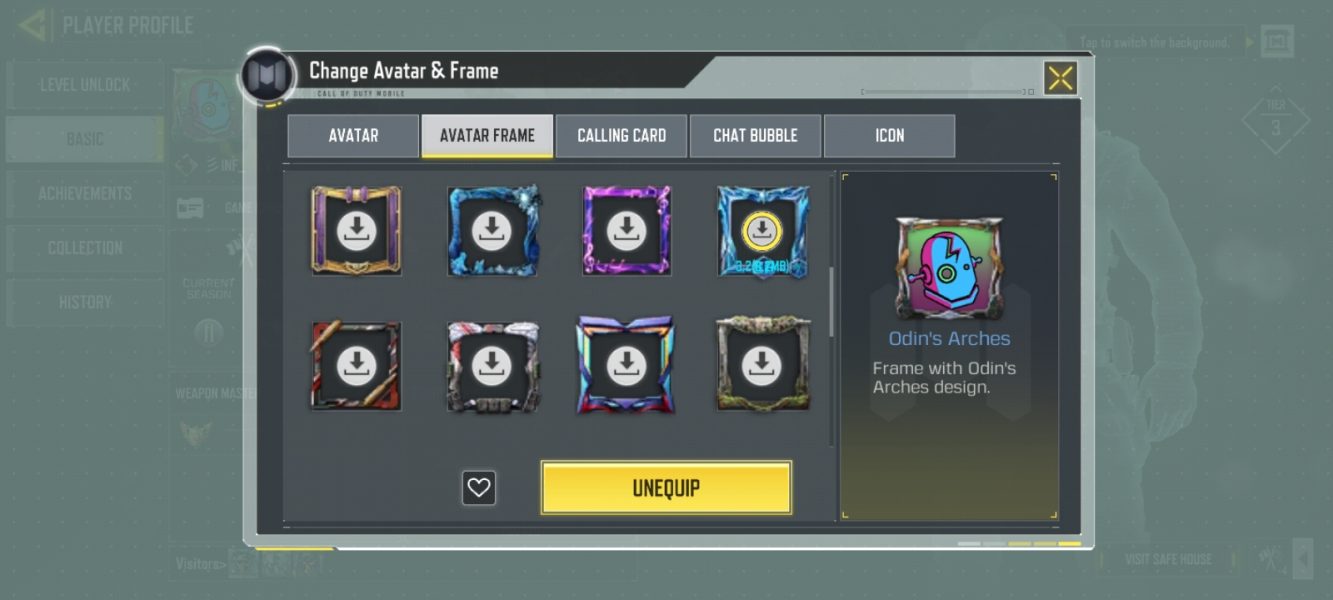Pick the mossy stone avatar frame
The image size is (1333, 600).
click(x=762, y=366)
